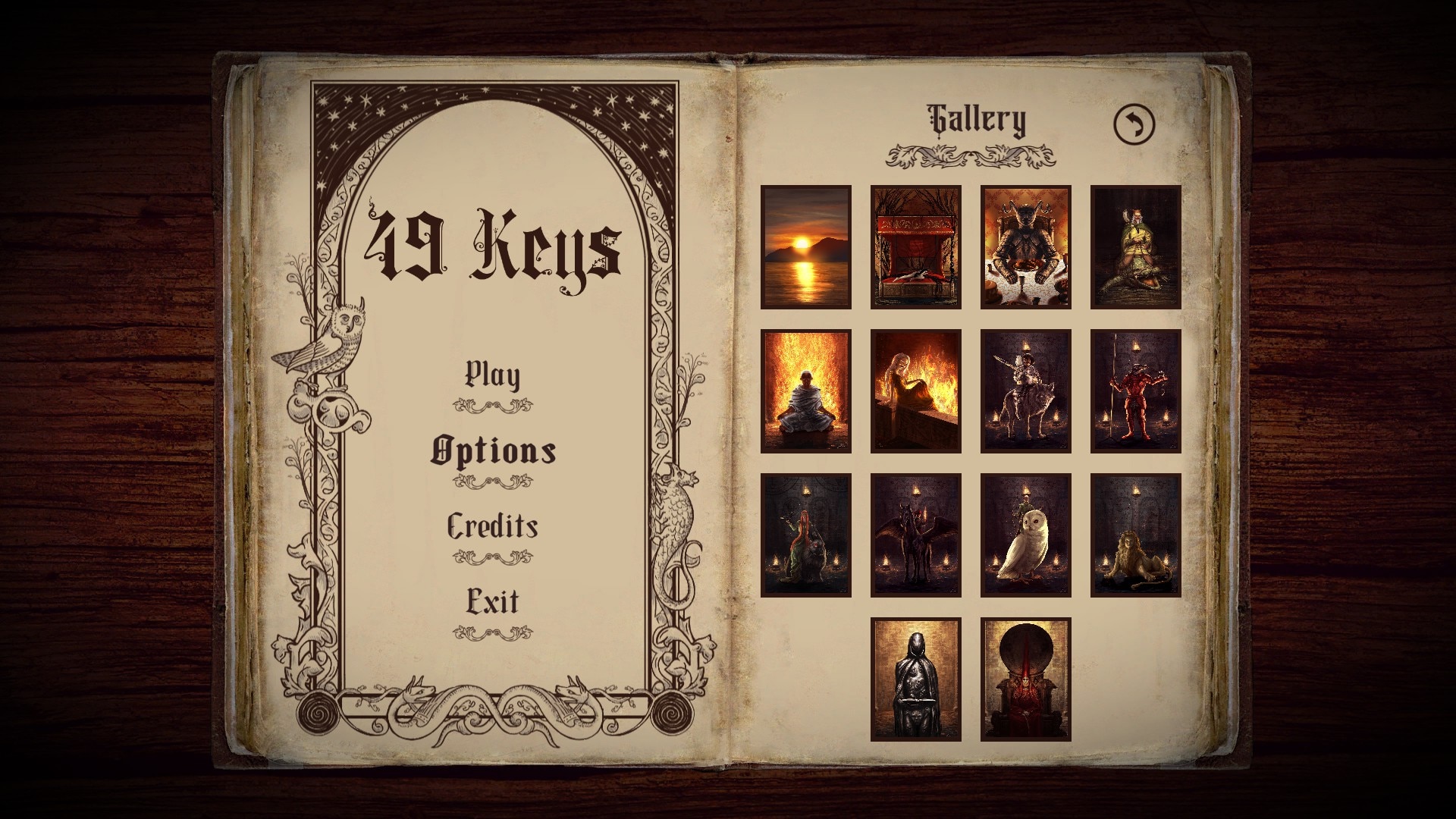1456x819 pixels.
Task: Open the sunset over water picture
Action: pyautogui.click(x=806, y=247)
